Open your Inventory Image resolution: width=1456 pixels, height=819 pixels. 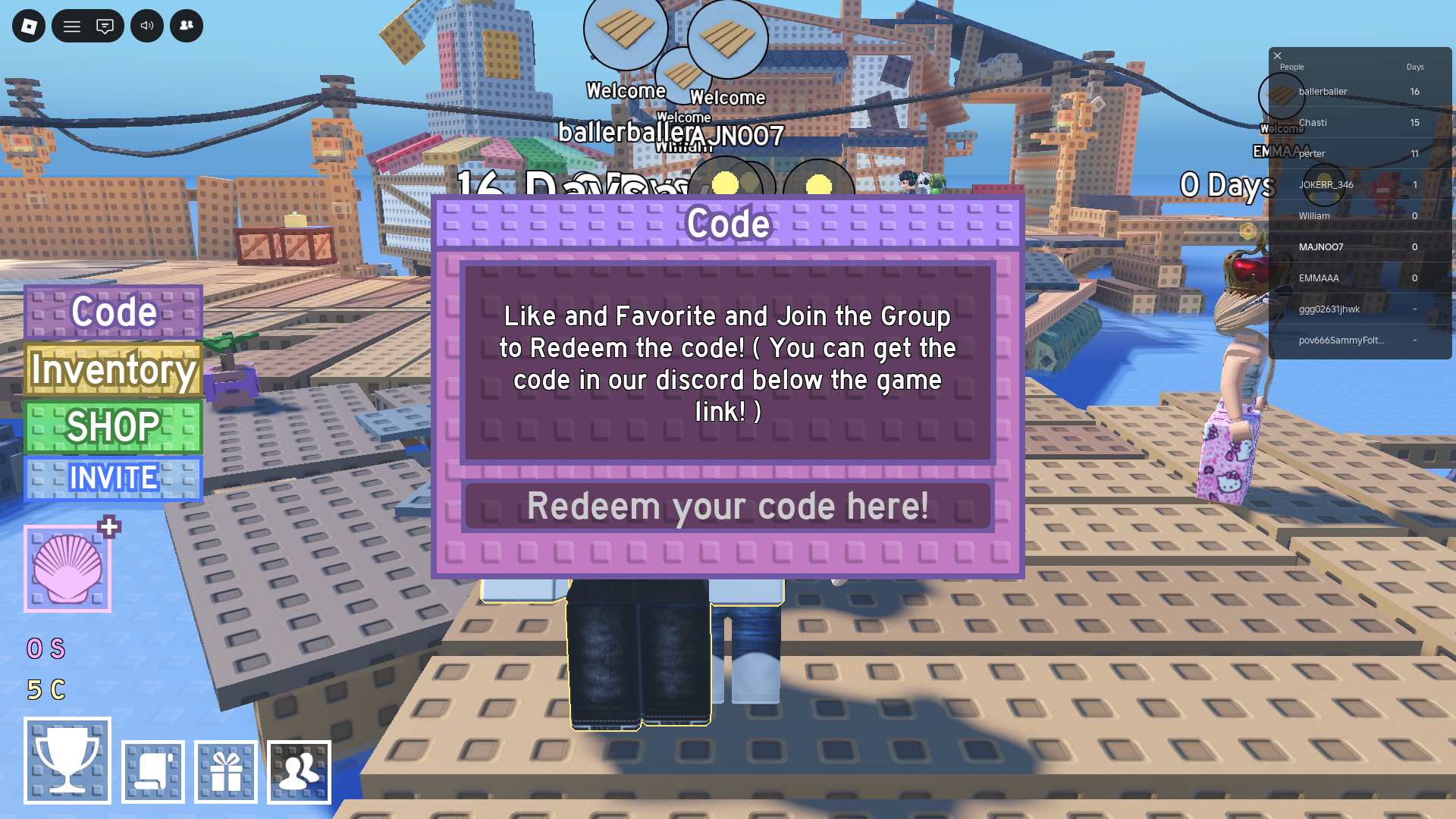tap(112, 371)
